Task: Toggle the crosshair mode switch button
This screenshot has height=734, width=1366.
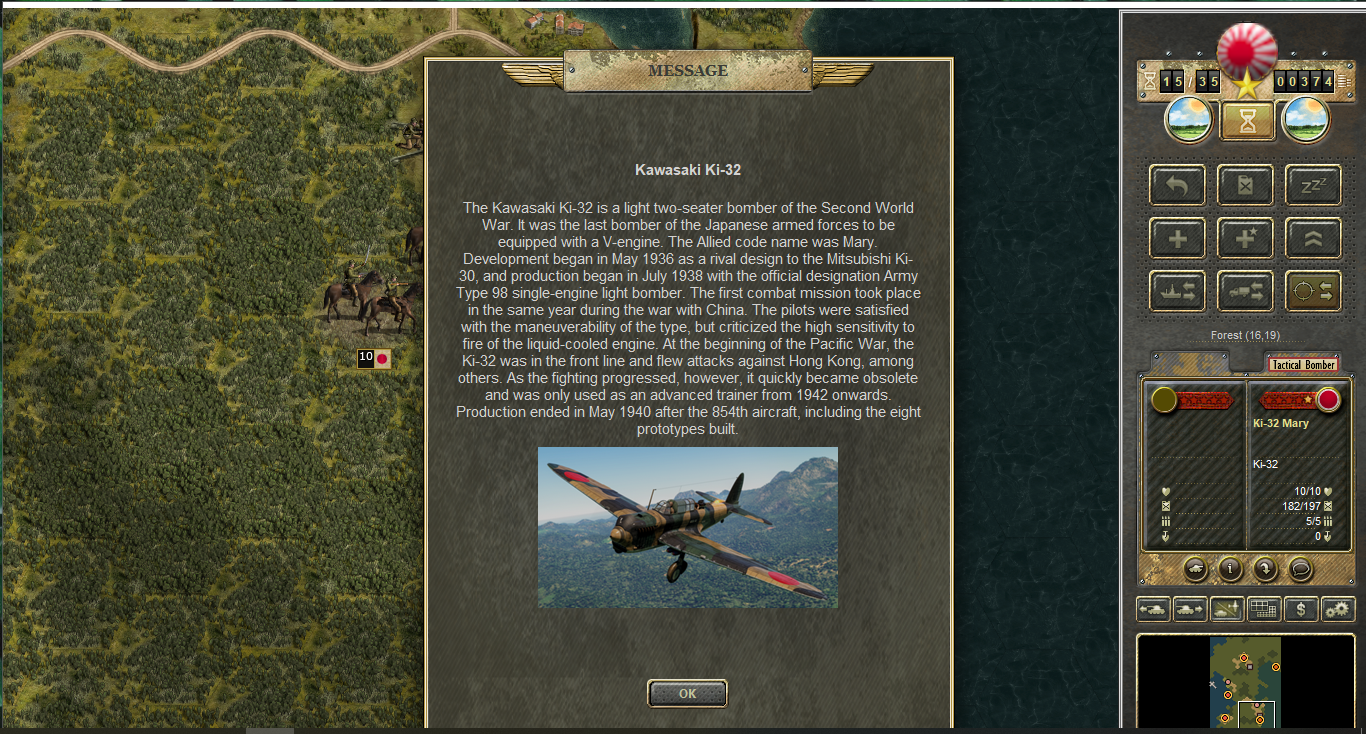Action: (1312, 291)
